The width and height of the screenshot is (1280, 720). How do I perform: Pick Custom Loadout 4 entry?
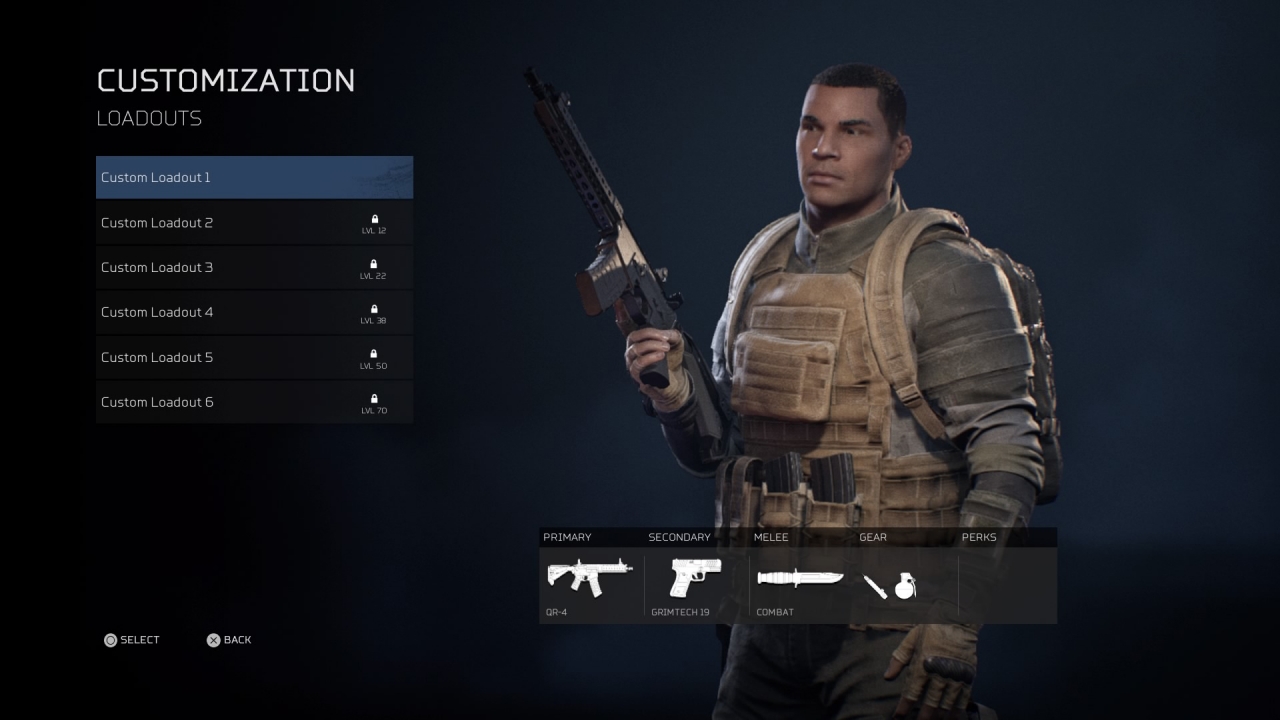(x=254, y=312)
